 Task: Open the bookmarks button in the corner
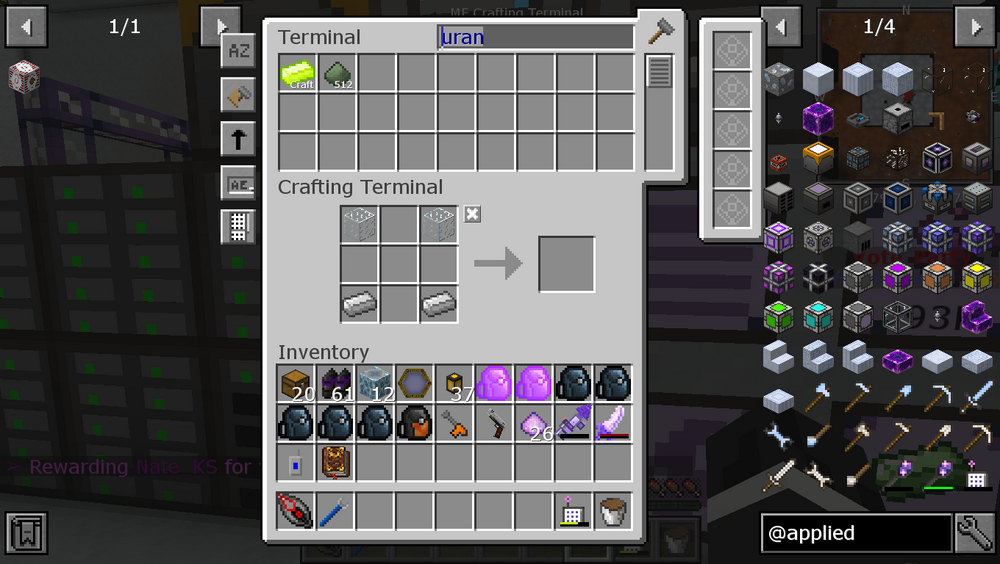click(x=25, y=533)
